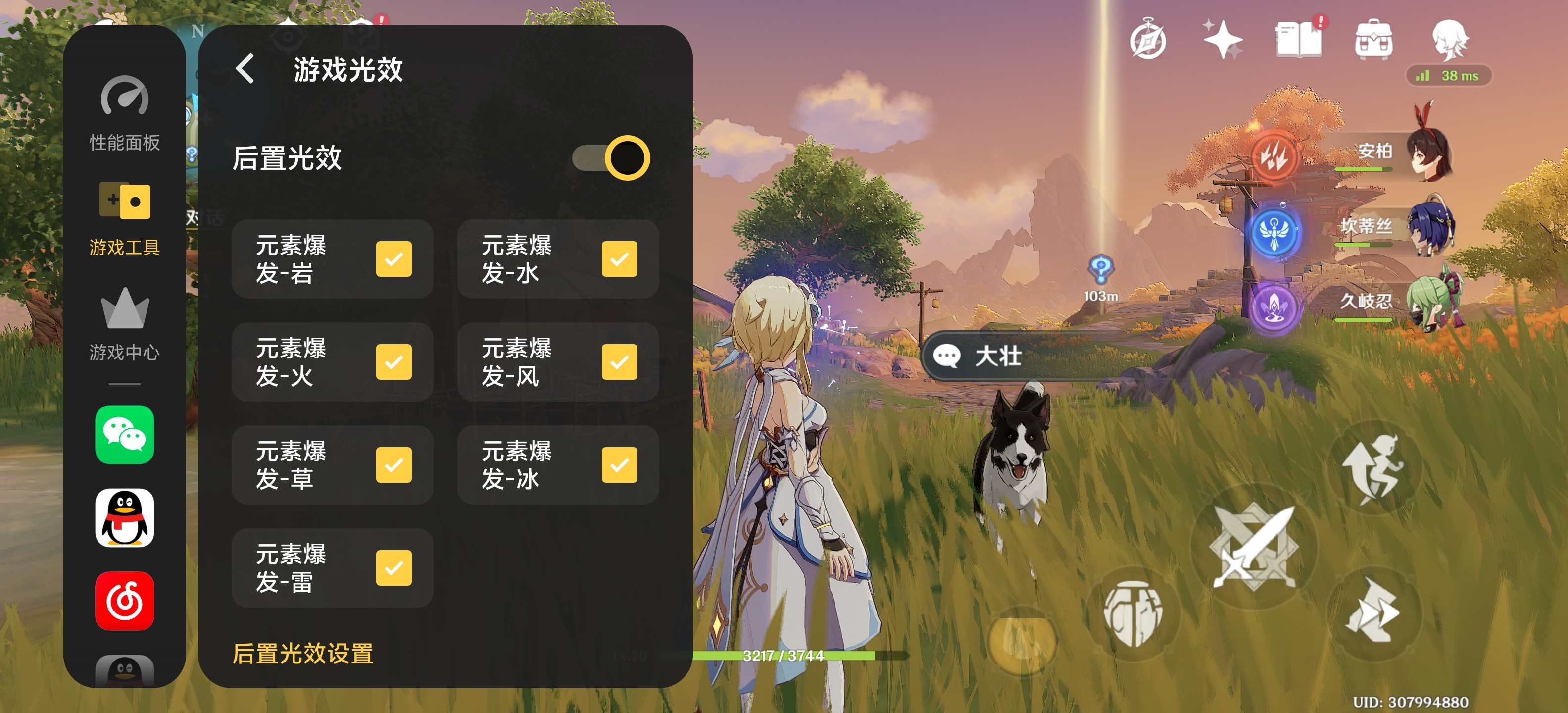This screenshot has height=713, width=1568.
Task: Open 后置光效设置 link
Action: click(302, 653)
